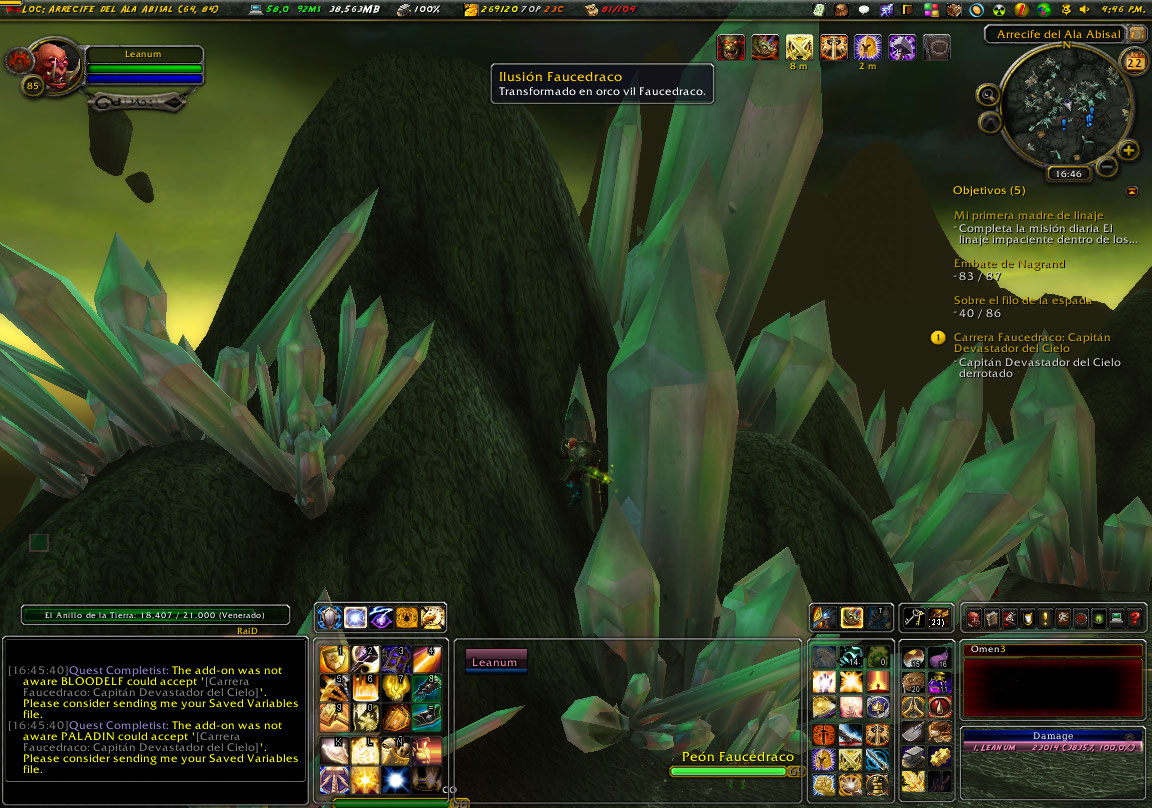This screenshot has width=1152, height=808.
Task: Click the Omen3 threat meter title bar
Action: click(1051, 650)
